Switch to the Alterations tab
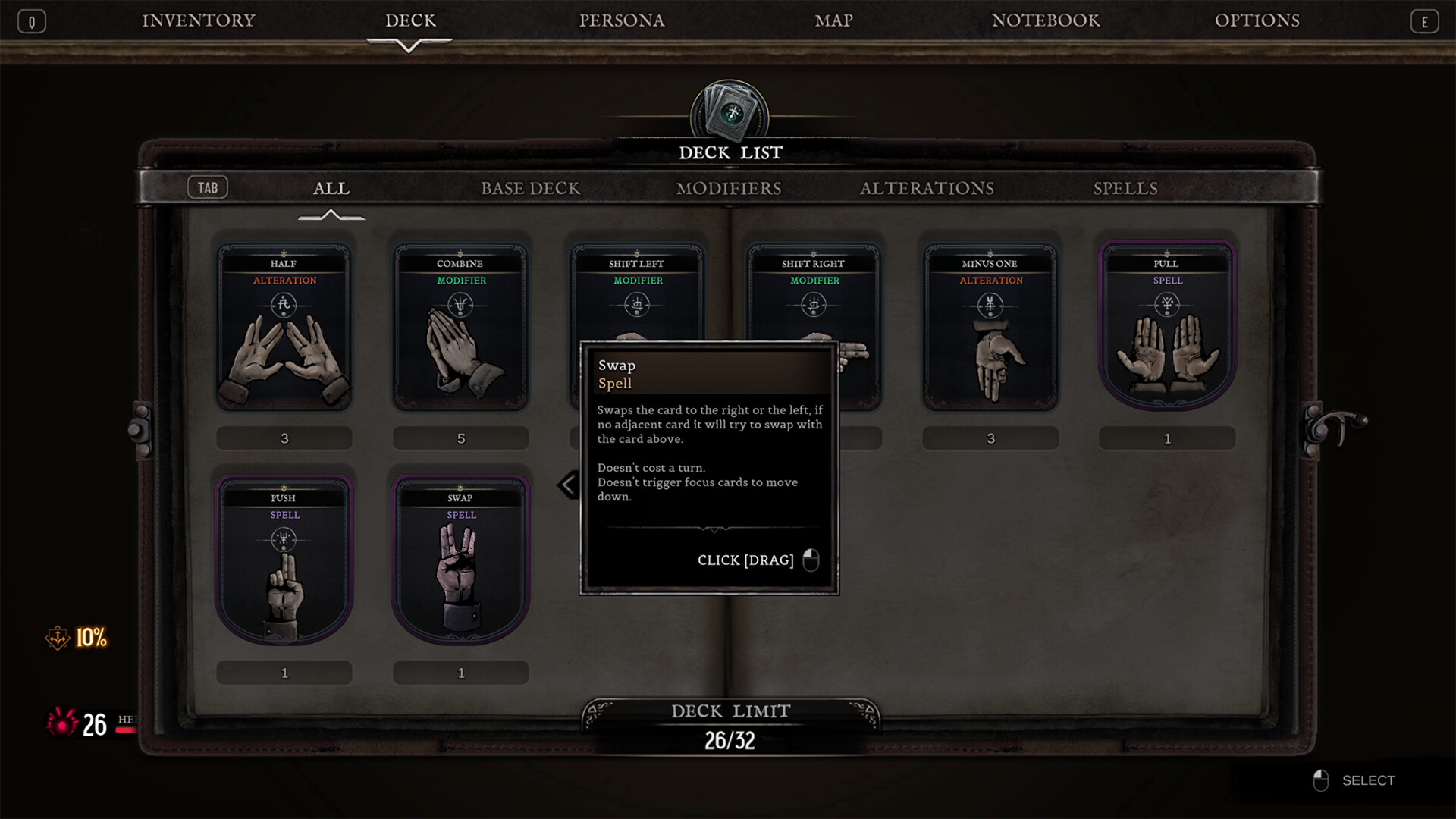The height and width of the screenshot is (819, 1456). click(927, 188)
